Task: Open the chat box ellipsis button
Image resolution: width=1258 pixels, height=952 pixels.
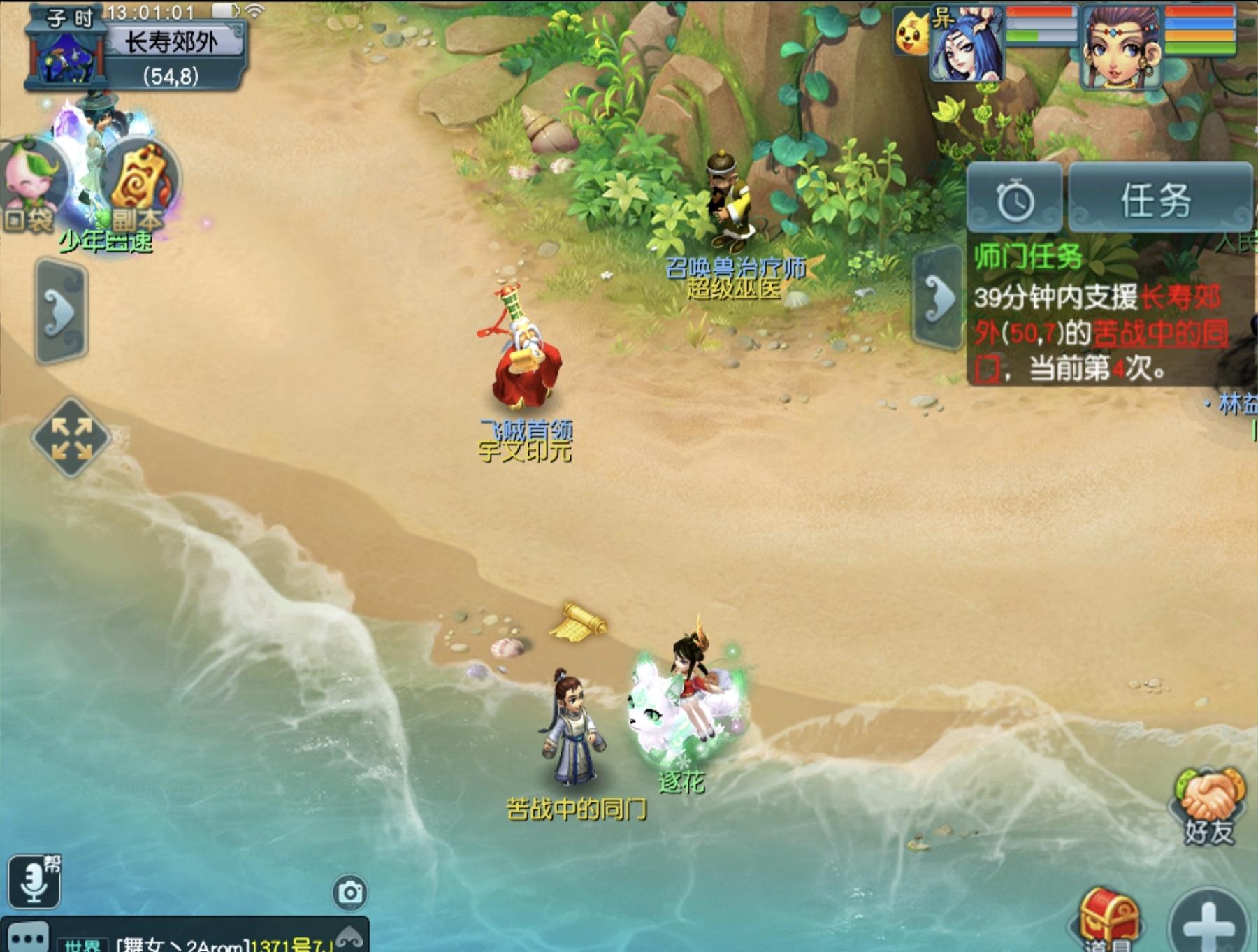Action: (27, 938)
